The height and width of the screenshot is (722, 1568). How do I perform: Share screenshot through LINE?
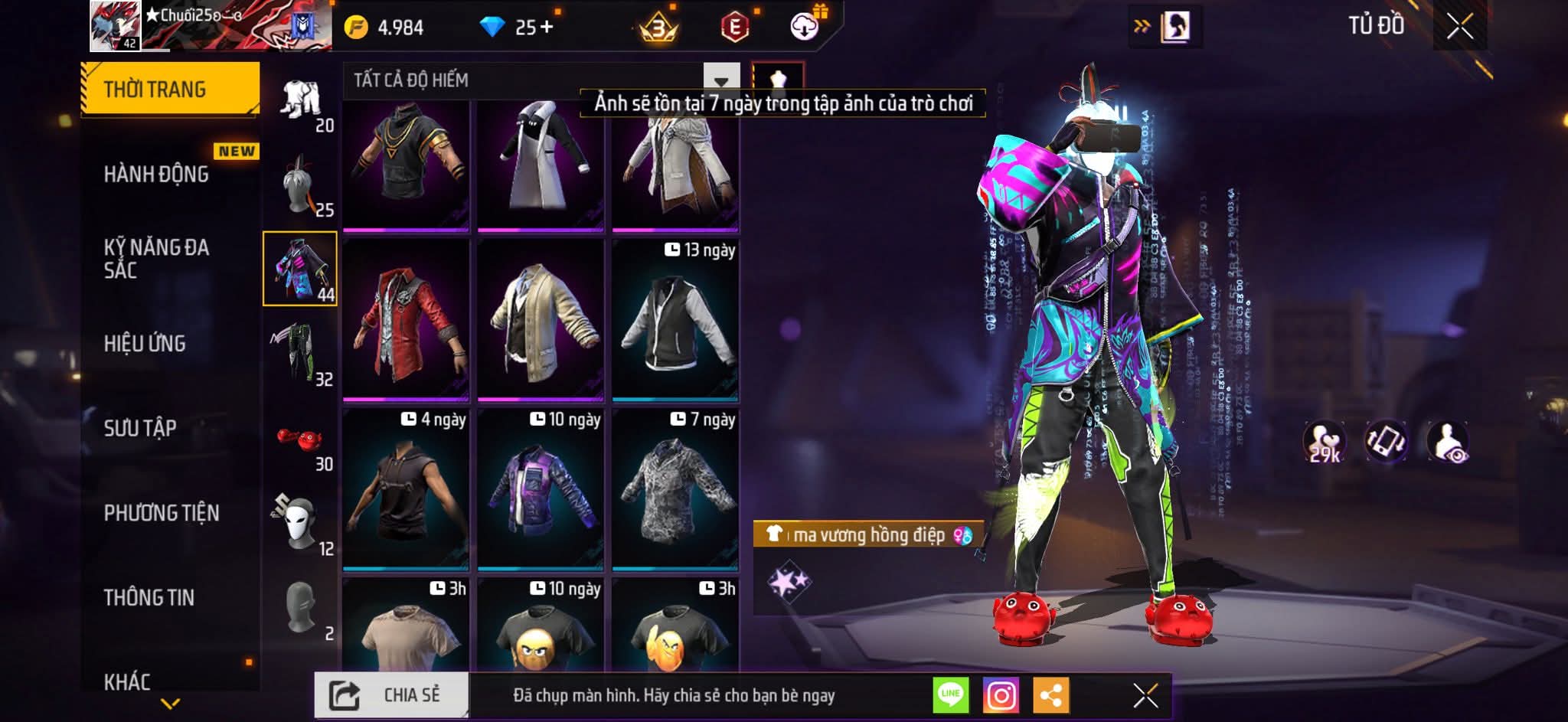[950, 695]
